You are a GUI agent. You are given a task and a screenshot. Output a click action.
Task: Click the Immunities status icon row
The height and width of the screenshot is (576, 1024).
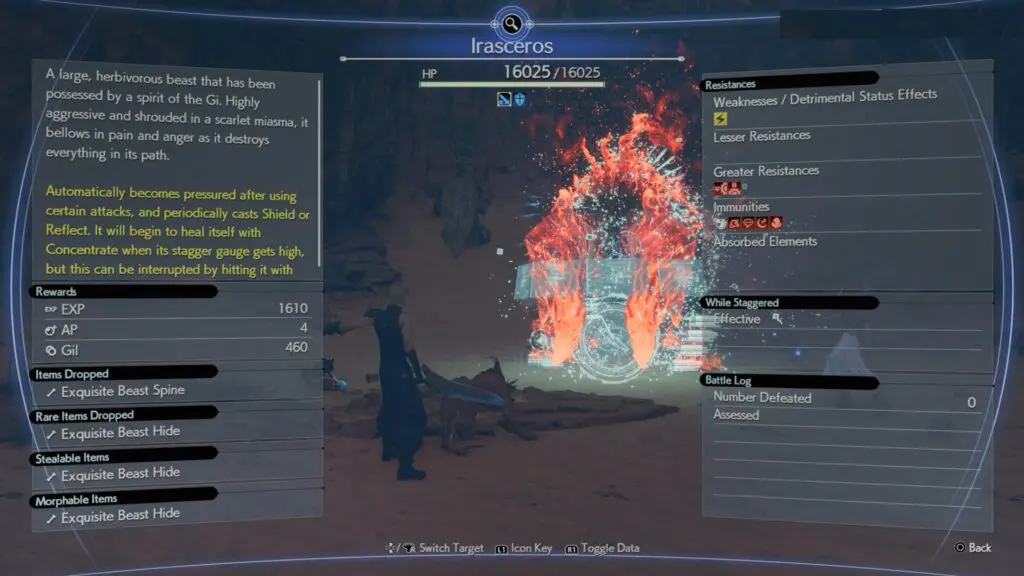click(747, 223)
